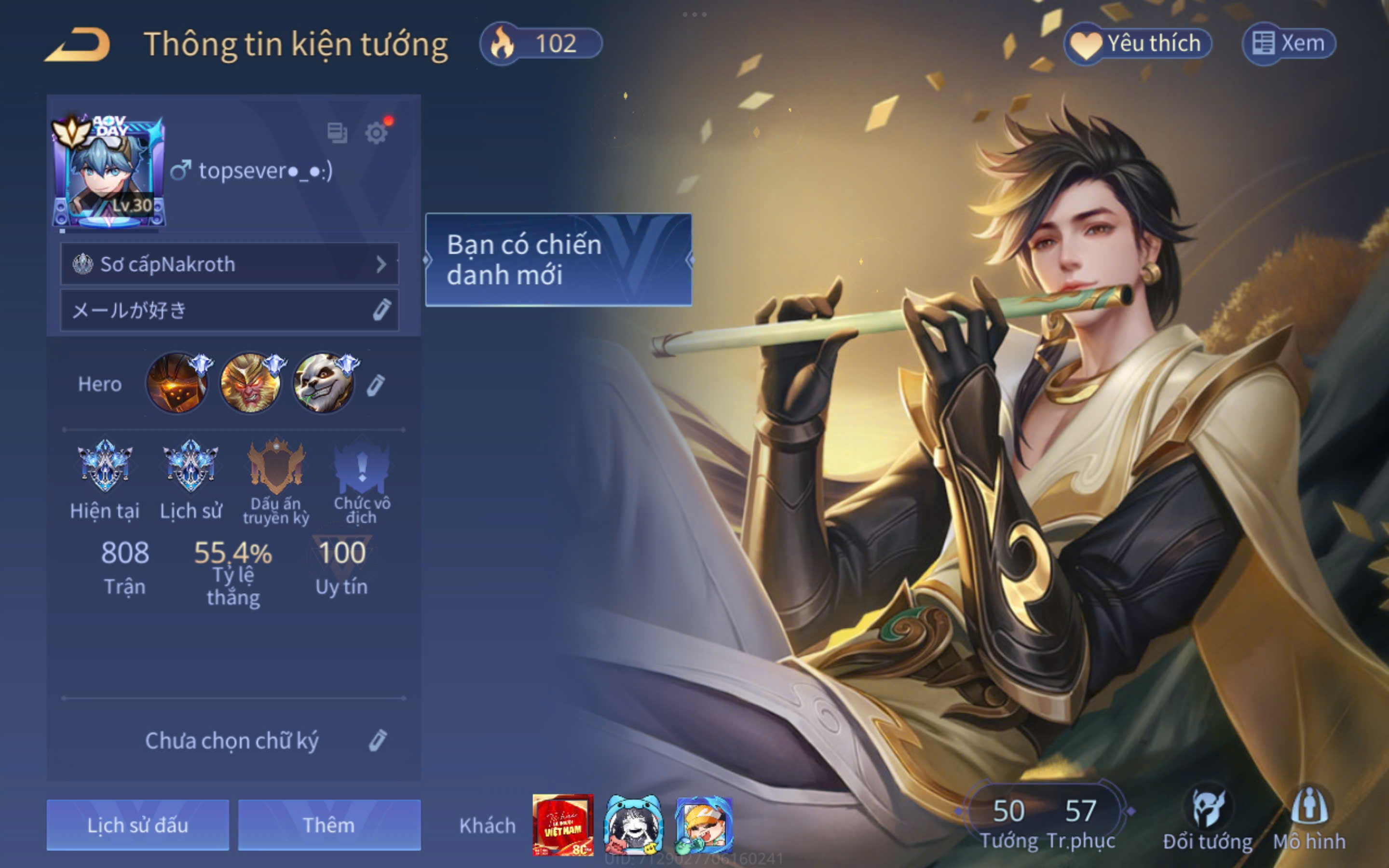The image size is (1389, 868).
Task: Click the Thêm button
Action: (329, 825)
